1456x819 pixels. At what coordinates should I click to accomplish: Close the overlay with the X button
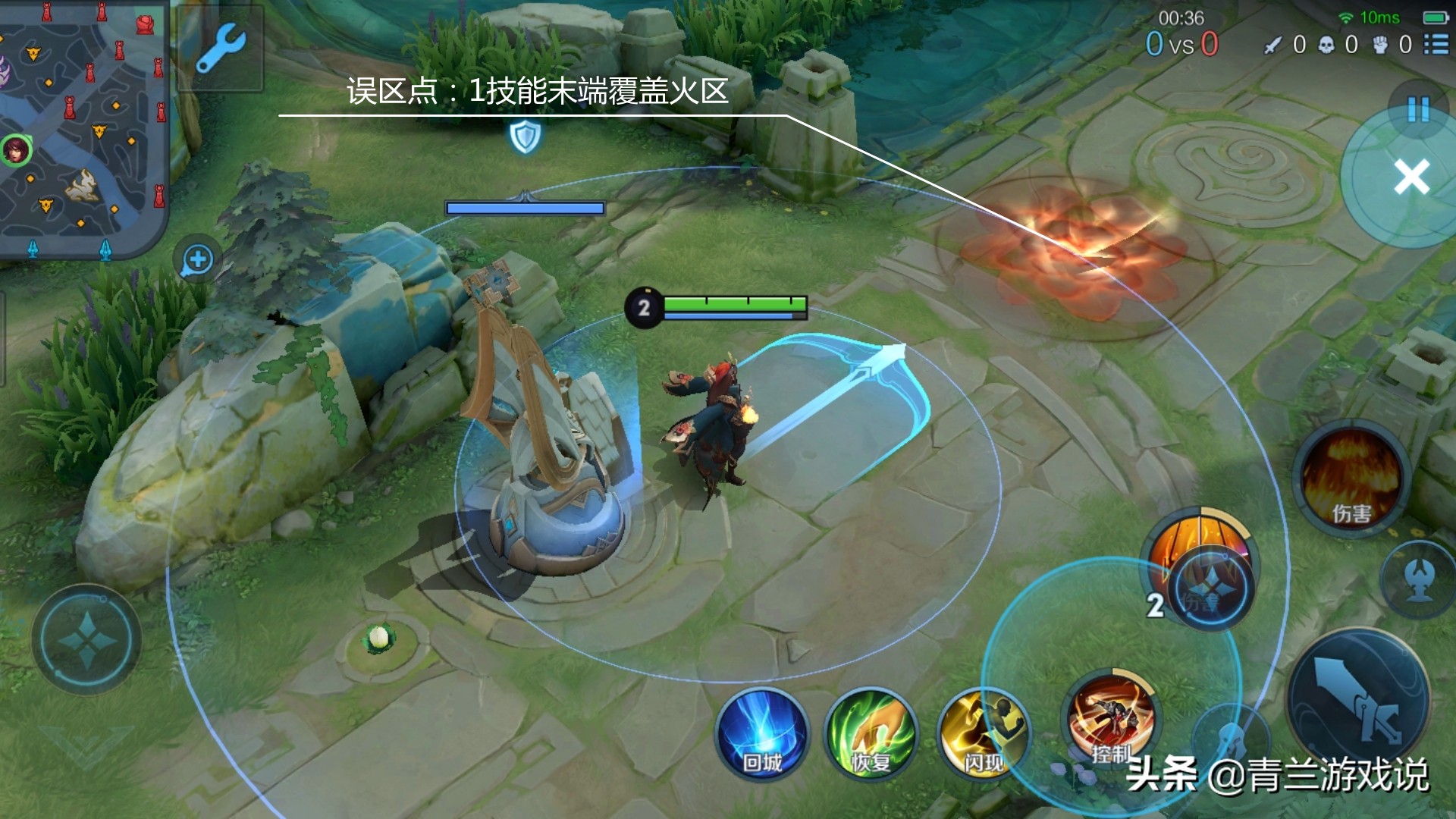coord(1412,176)
